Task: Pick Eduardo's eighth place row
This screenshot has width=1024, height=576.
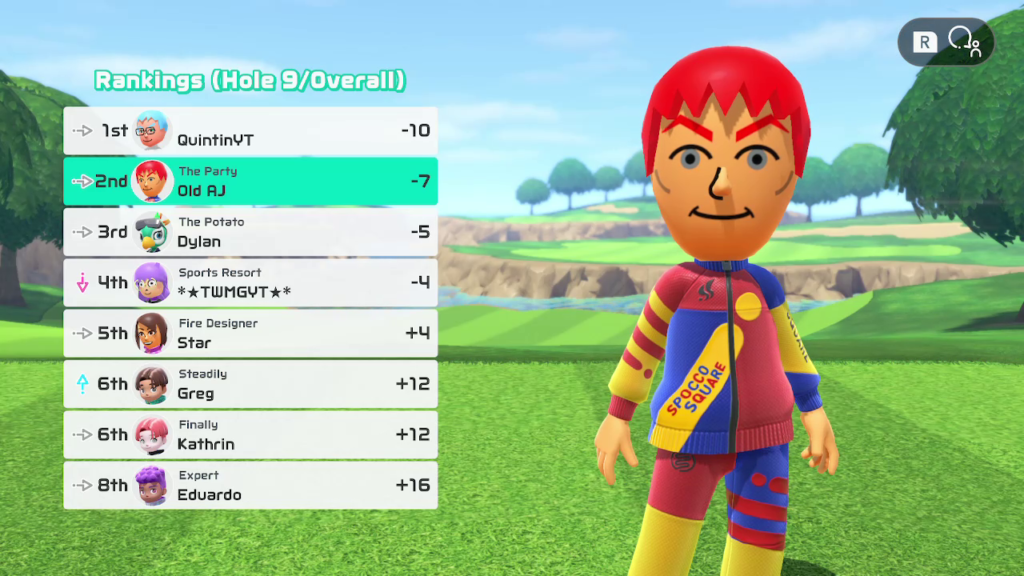Action: [x=250, y=485]
